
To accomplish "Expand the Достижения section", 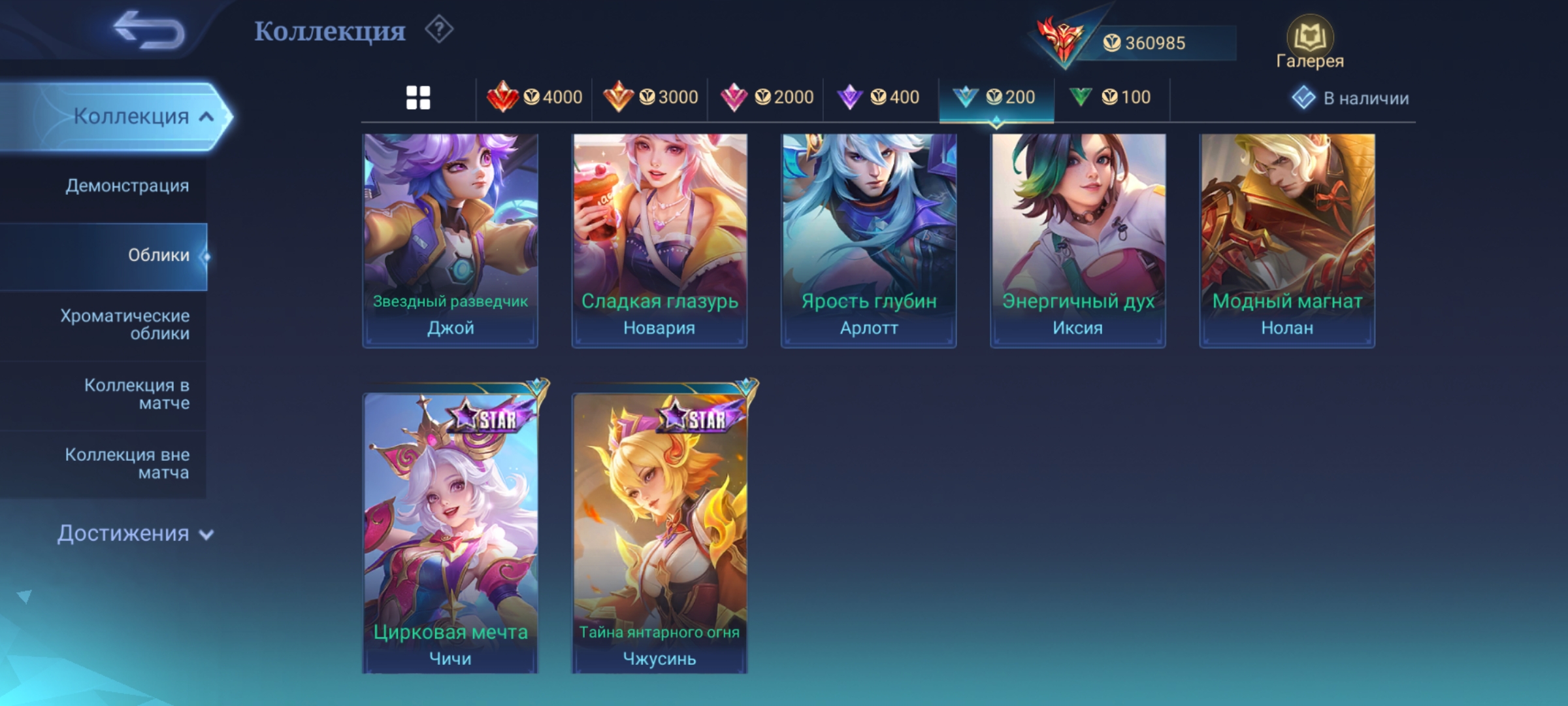I will [135, 533].
